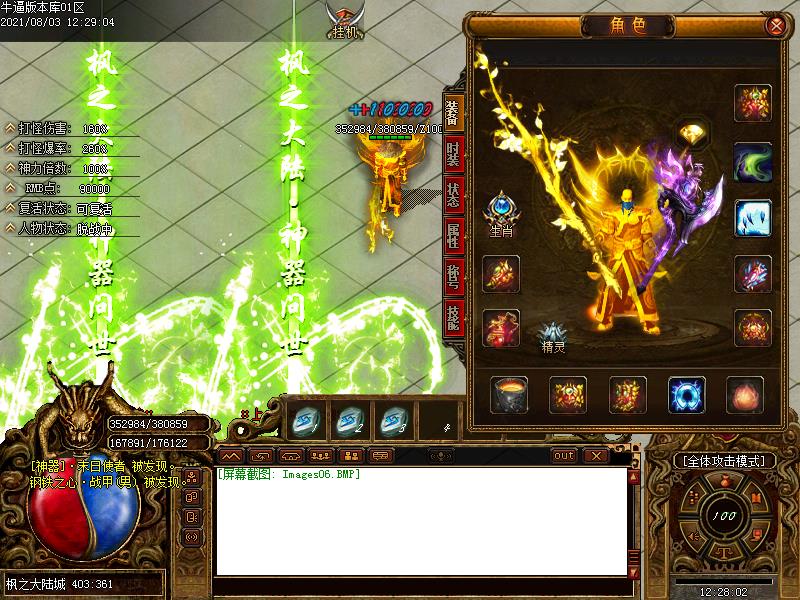Screen dimensions: 800x600
Task: Choose the black cauldron equipment slot
Action: click(x=509, y=395)
